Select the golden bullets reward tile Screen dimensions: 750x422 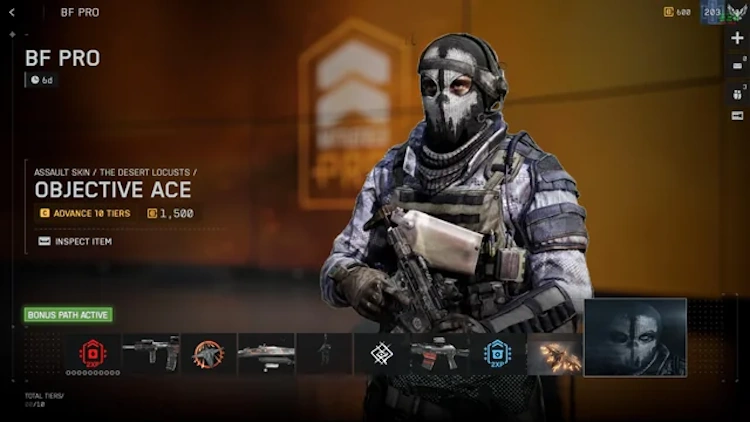click(x=555, y=353)
